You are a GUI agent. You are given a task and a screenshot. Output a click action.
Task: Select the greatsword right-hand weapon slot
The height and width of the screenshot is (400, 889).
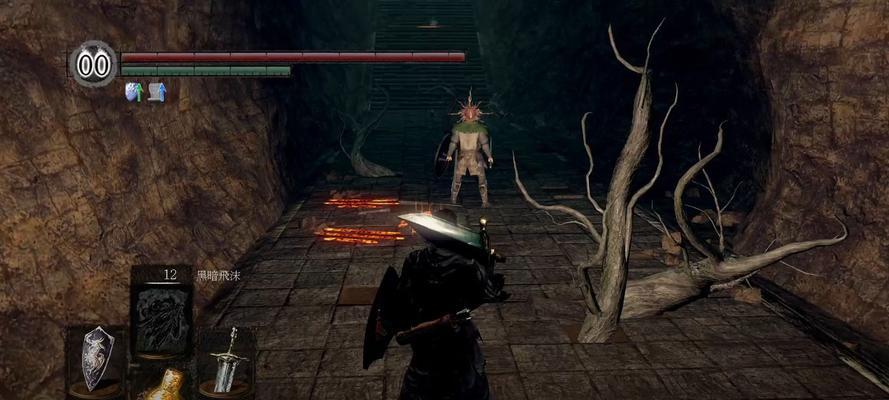pos(225,359)
